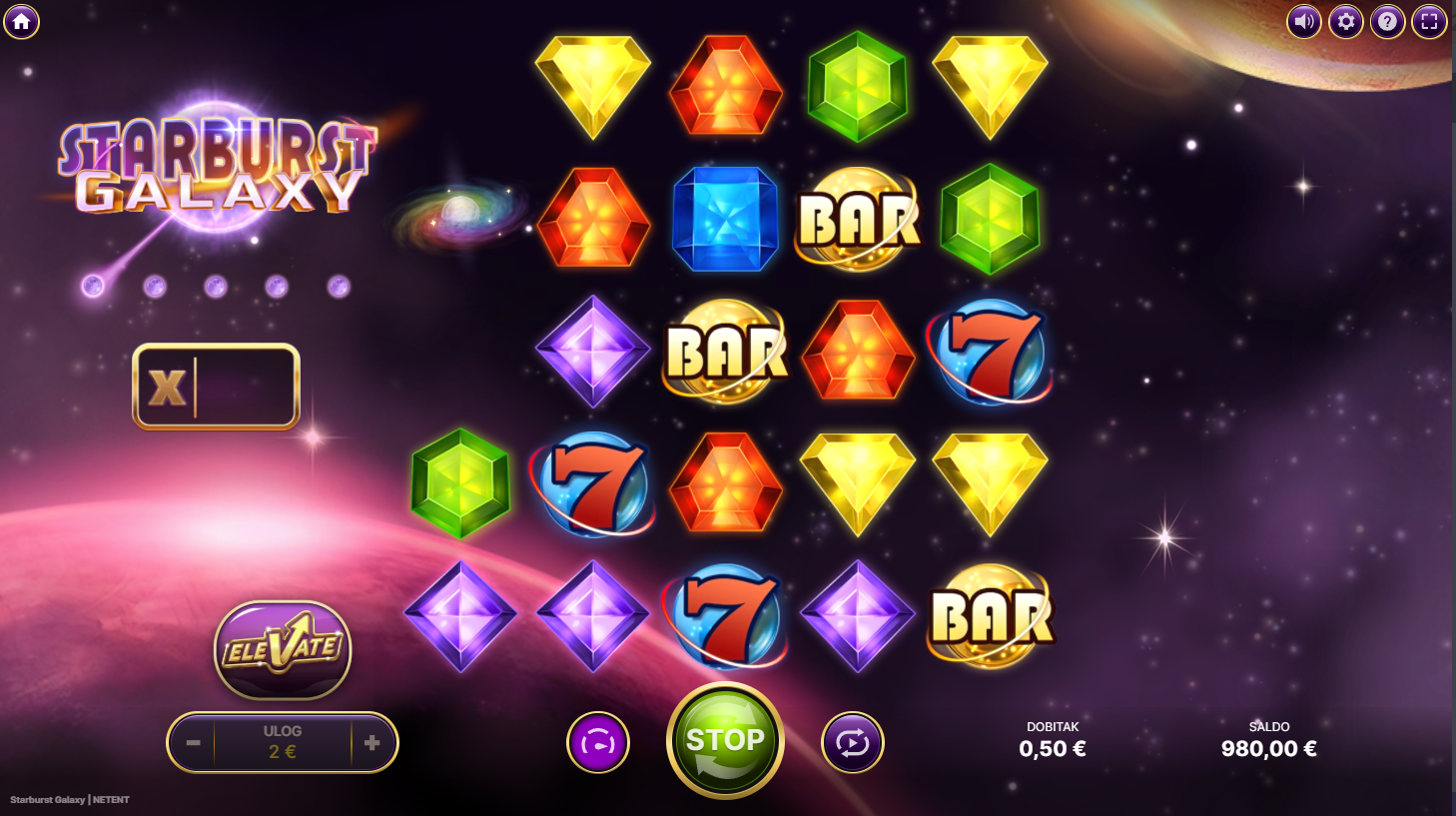Show the help information
The width and height of the screenshot is (1456, 816).
coord(1387,21)
